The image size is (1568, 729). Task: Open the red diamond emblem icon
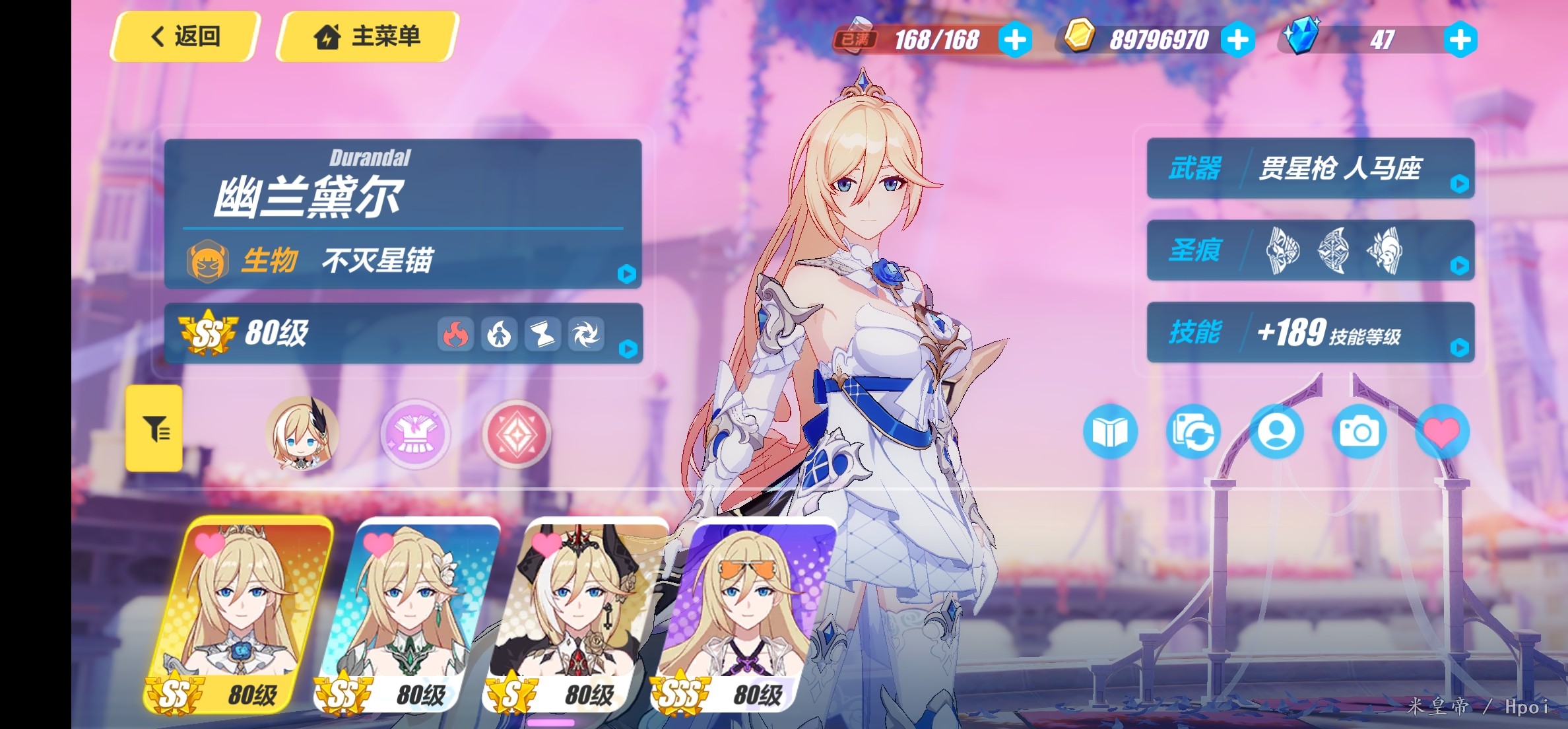pos(516,434)
